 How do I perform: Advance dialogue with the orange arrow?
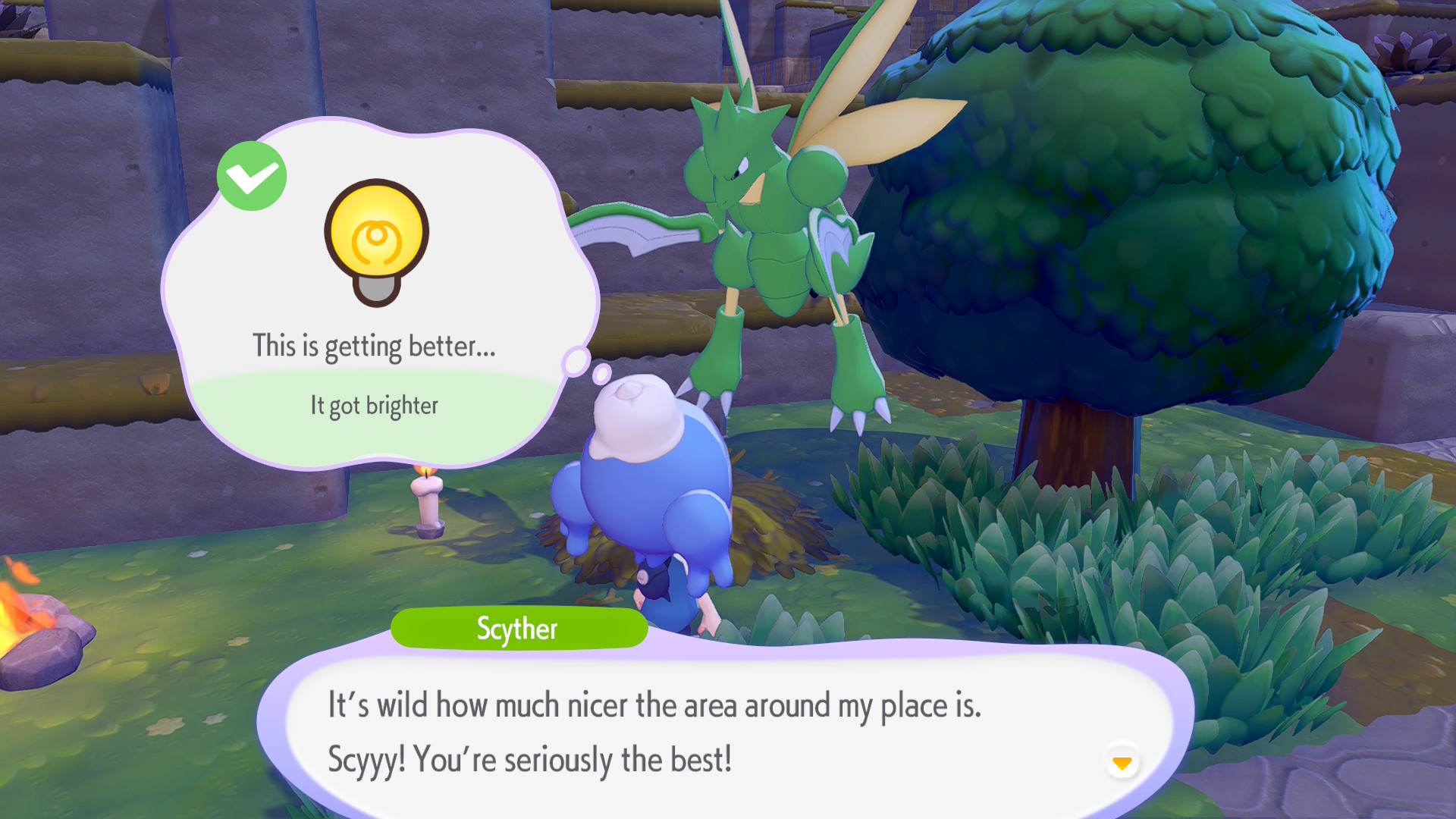(x=1122, y=762)
